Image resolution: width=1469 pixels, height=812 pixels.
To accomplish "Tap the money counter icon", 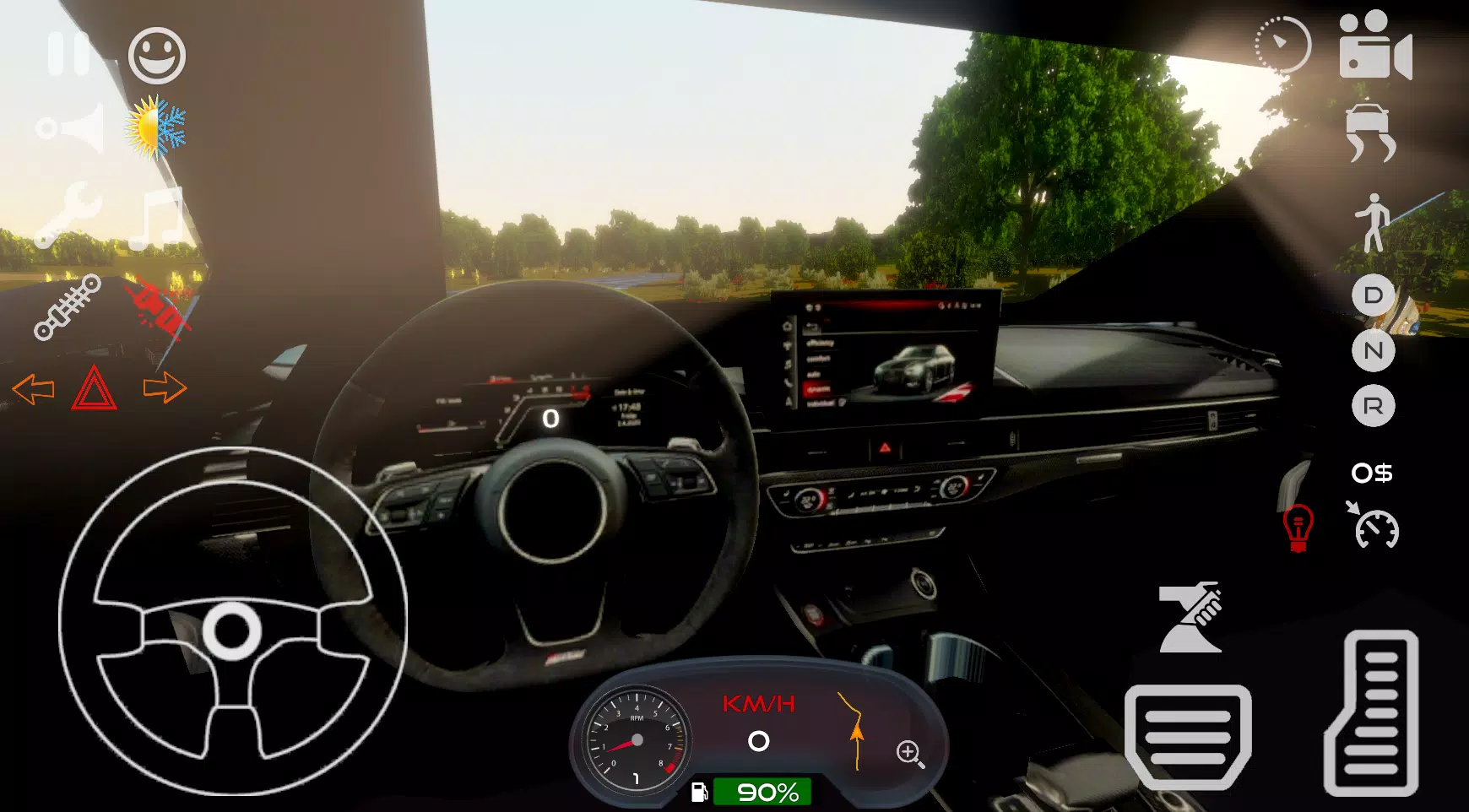I will click(1374, 474).
